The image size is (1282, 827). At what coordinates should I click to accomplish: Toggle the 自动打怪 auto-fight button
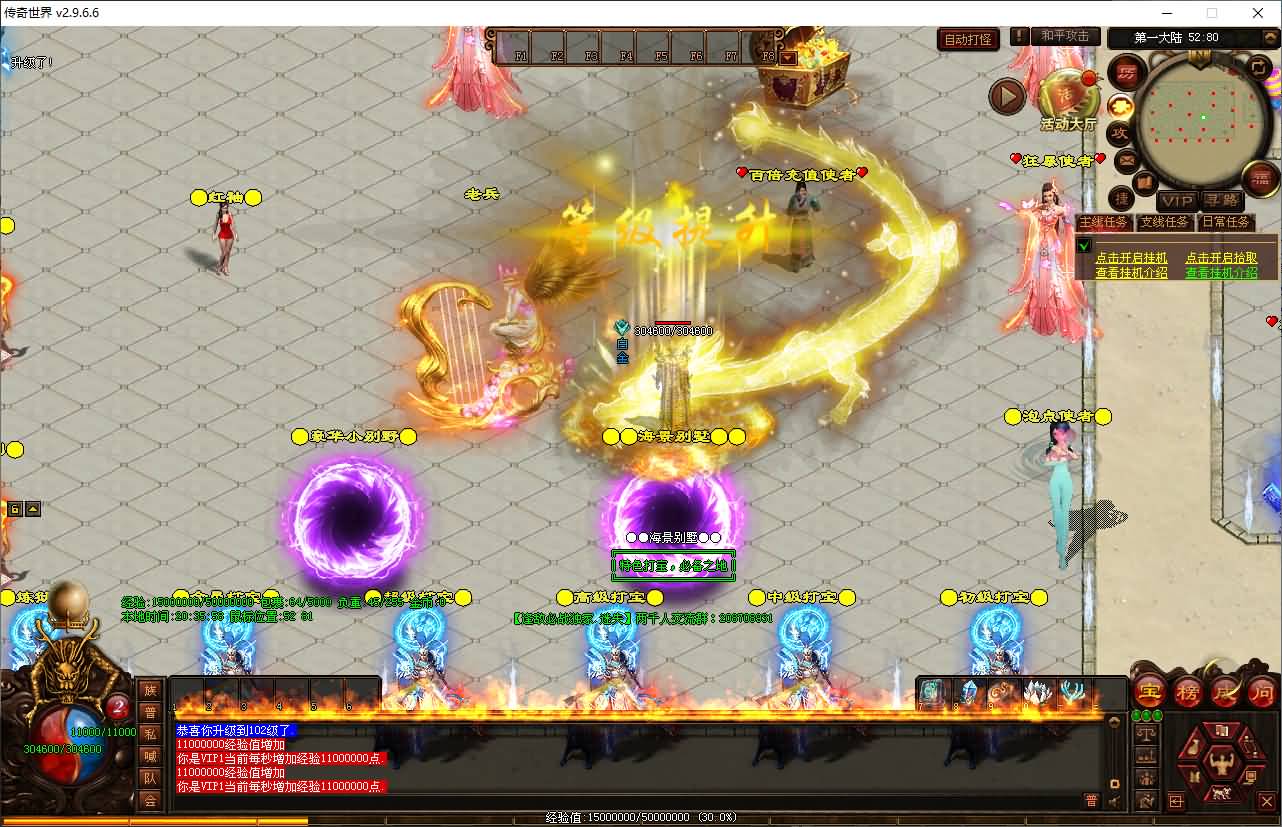(x=969, y=40)
